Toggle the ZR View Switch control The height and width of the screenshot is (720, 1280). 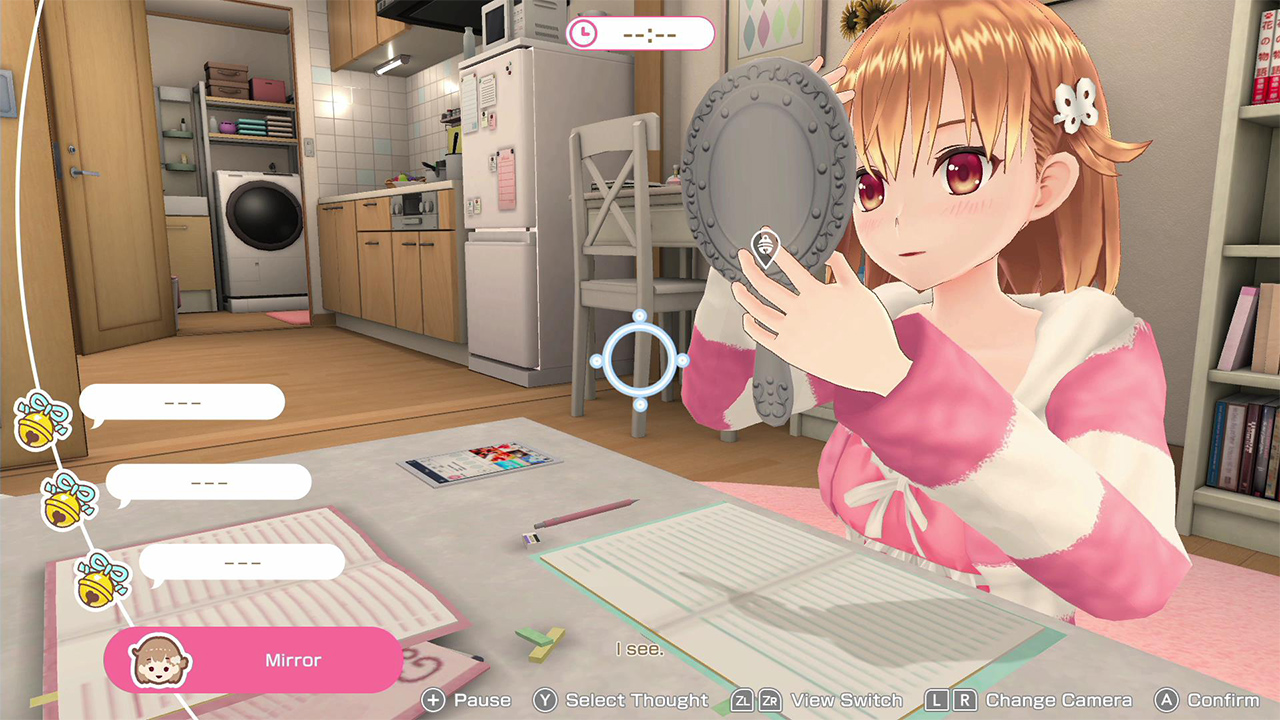(770, 700)
